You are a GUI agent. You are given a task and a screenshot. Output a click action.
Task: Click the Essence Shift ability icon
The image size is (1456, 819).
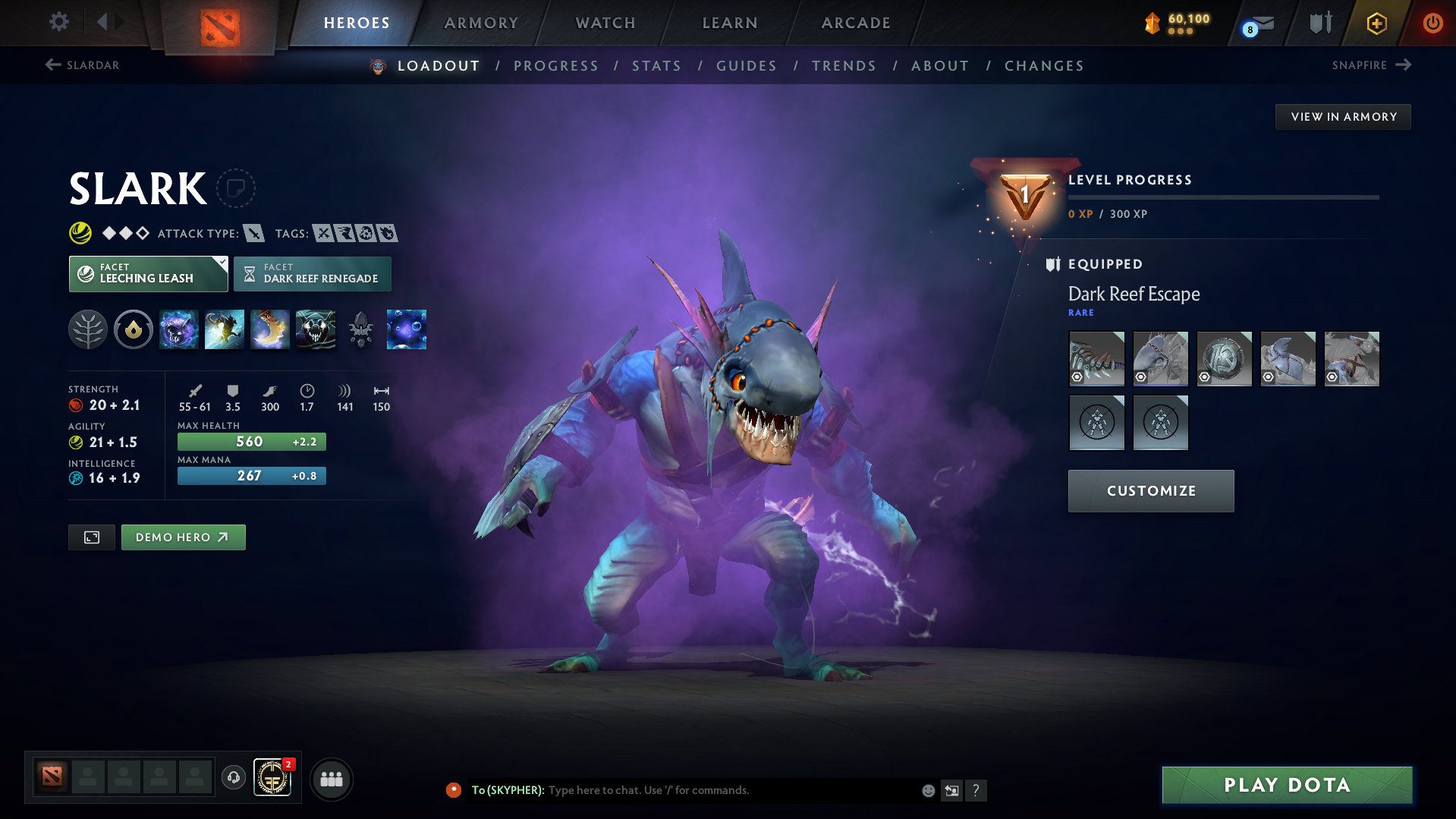tap(270, 329)
